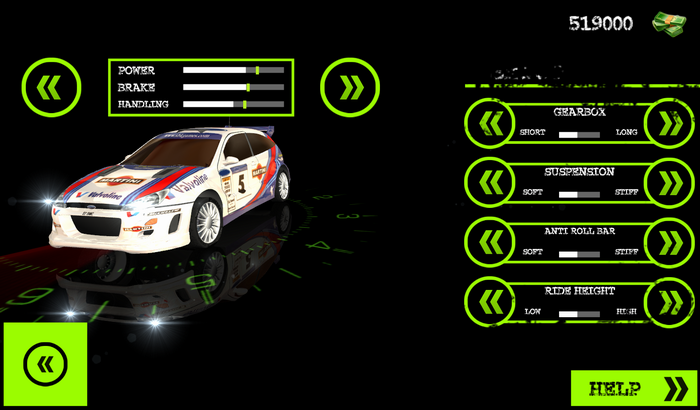Switch to the previous car
The image size is (700, 410).
49,87
